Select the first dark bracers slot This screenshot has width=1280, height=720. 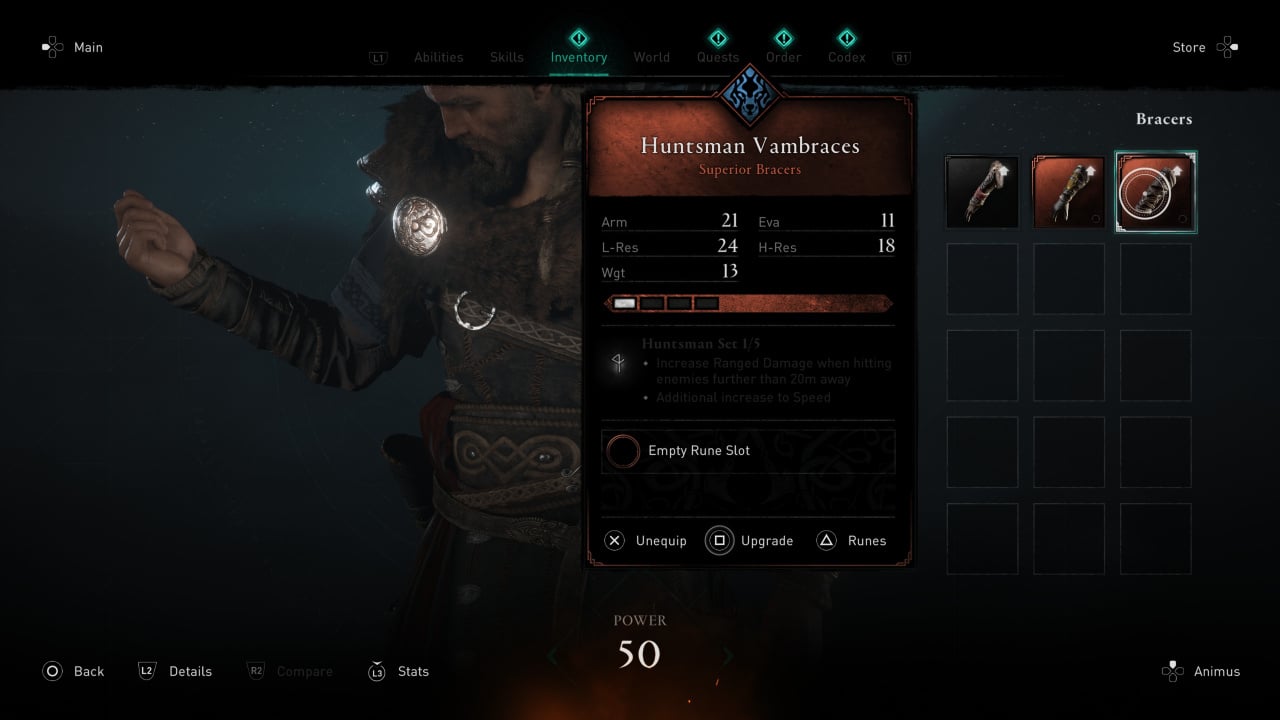coord(982,192)
